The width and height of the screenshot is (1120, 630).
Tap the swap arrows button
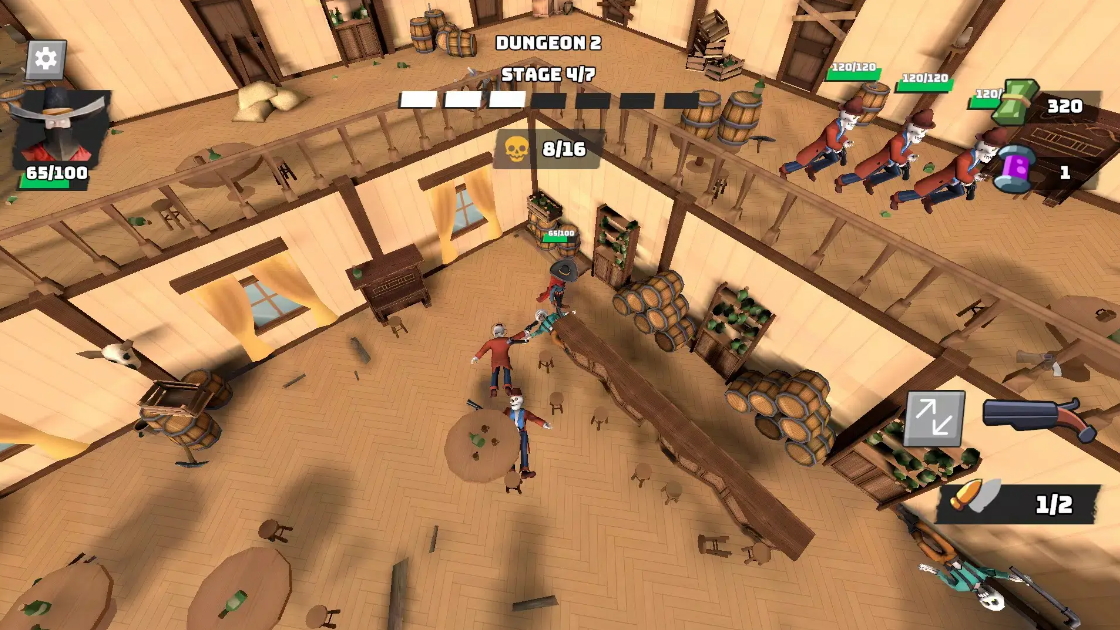934,418
